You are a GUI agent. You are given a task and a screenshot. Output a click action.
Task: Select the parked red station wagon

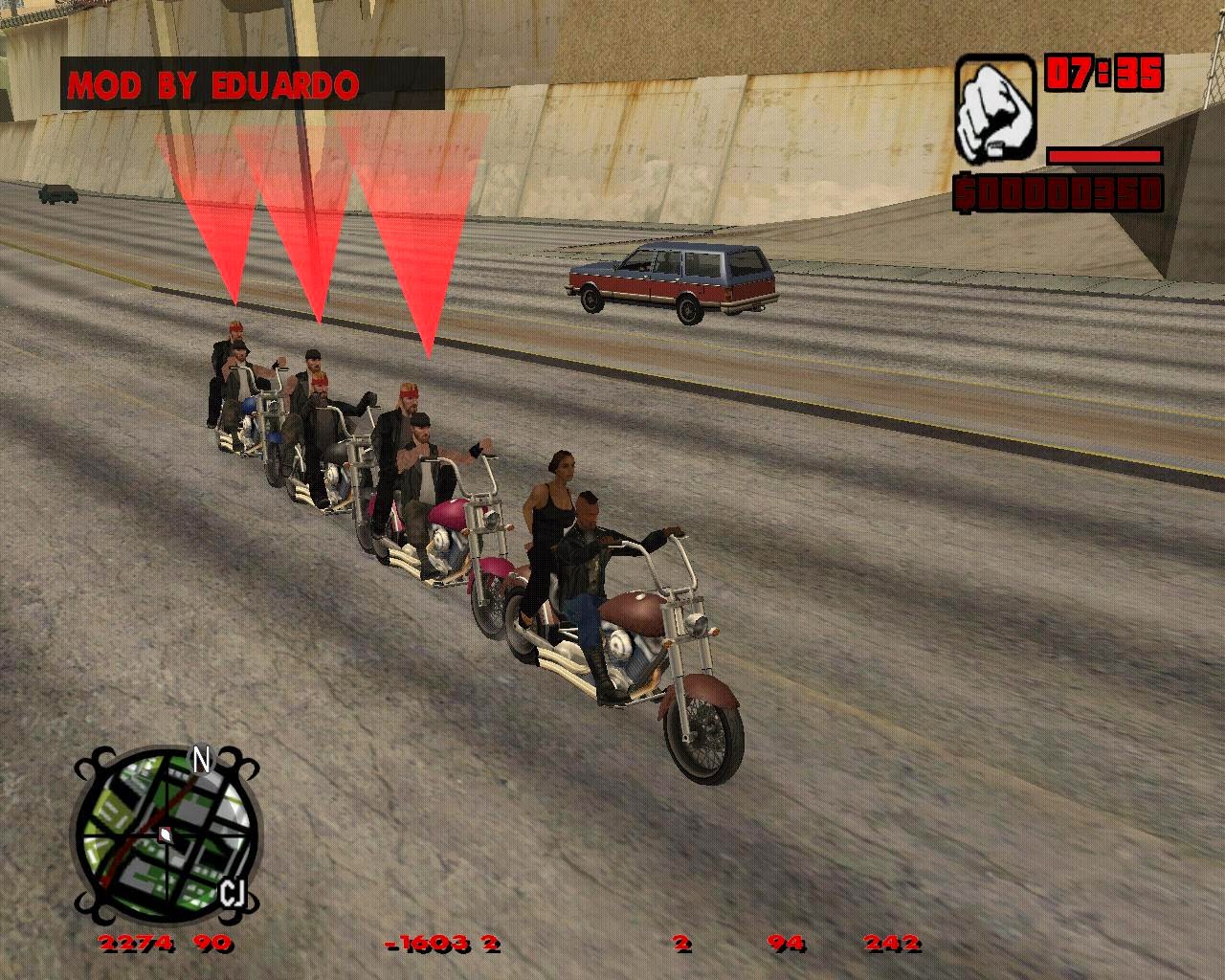click(x=670, y=282)
